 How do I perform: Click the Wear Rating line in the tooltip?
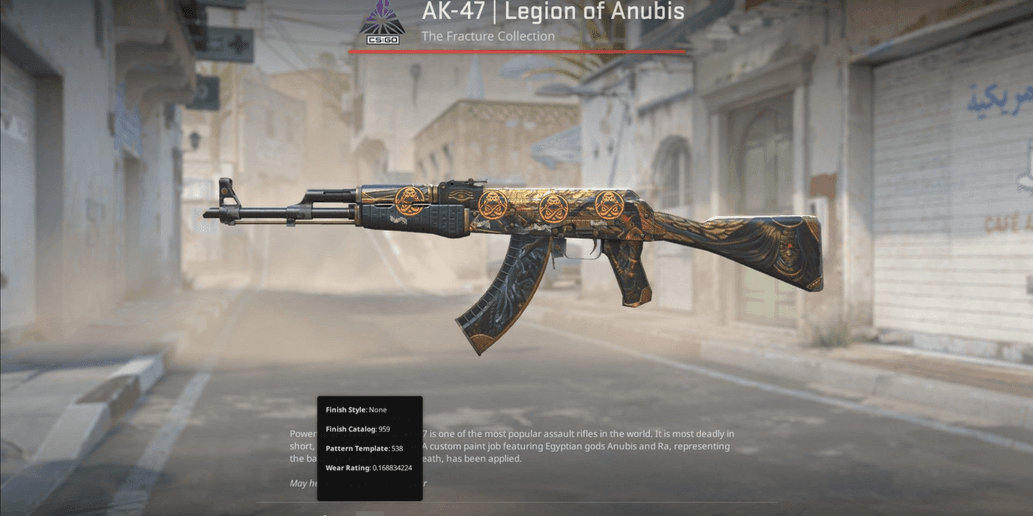tap(368, 467)
